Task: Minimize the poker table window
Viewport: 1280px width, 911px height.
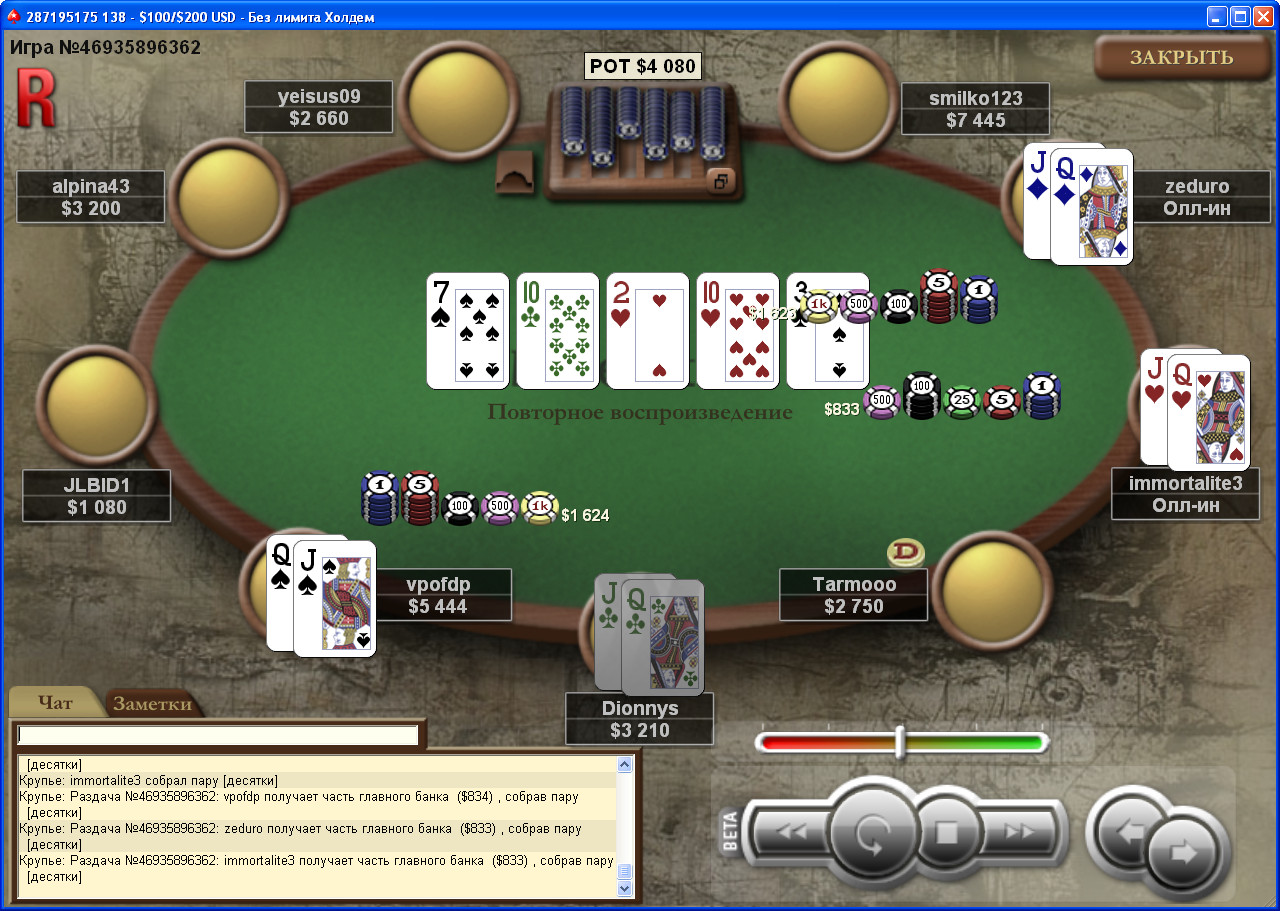Action: pos(1218,16)
